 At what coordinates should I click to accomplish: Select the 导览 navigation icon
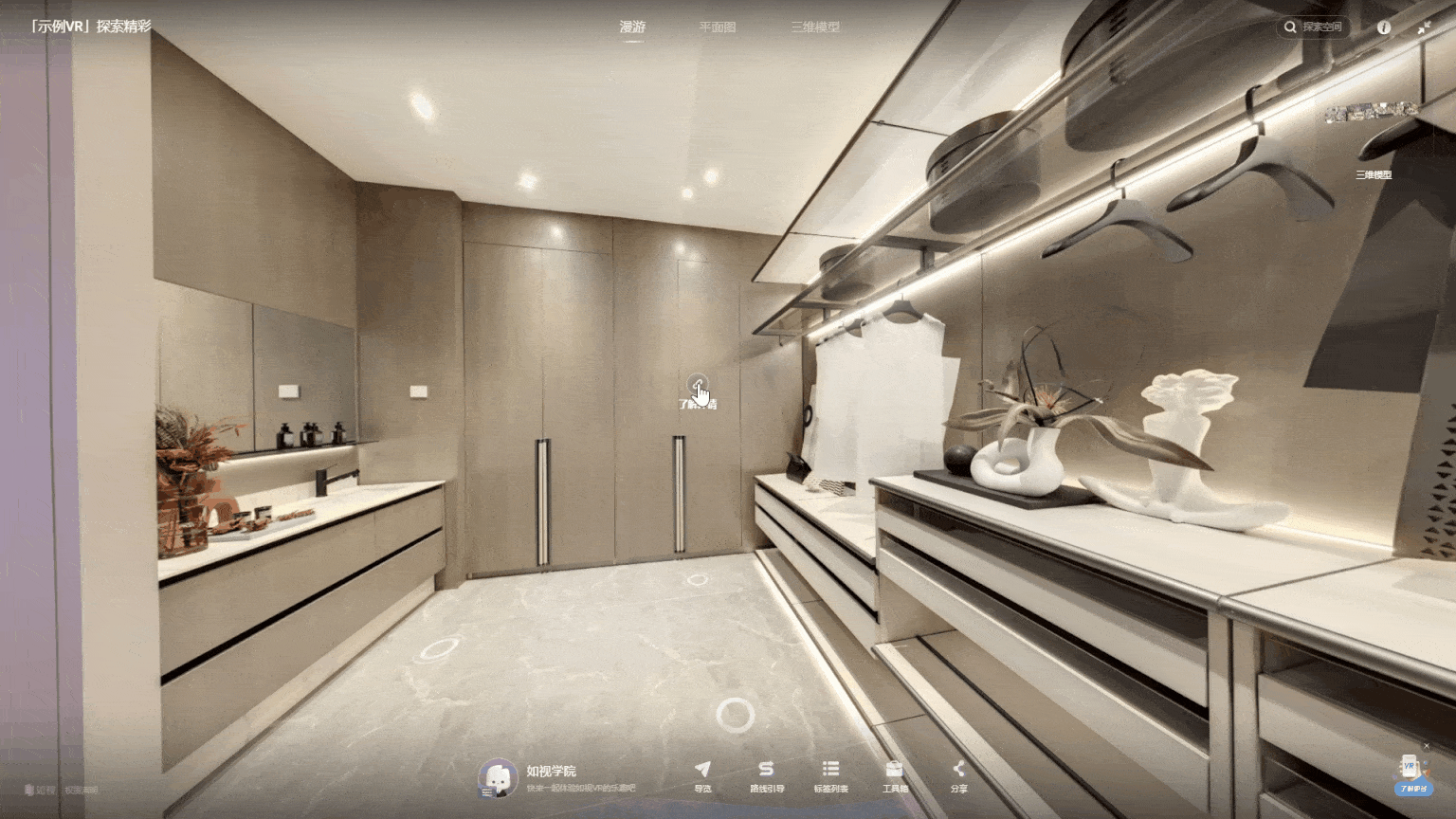[x=701, y=775]
